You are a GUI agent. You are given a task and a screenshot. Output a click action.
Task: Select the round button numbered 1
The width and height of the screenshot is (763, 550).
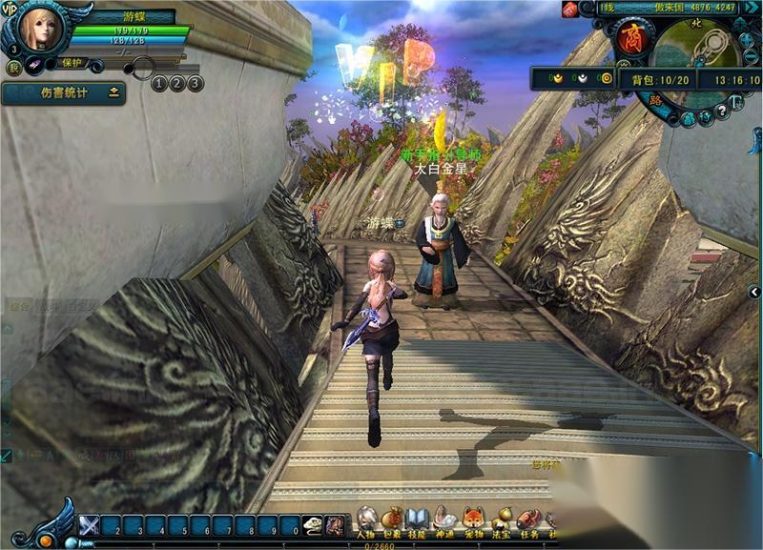coord(160,84)
